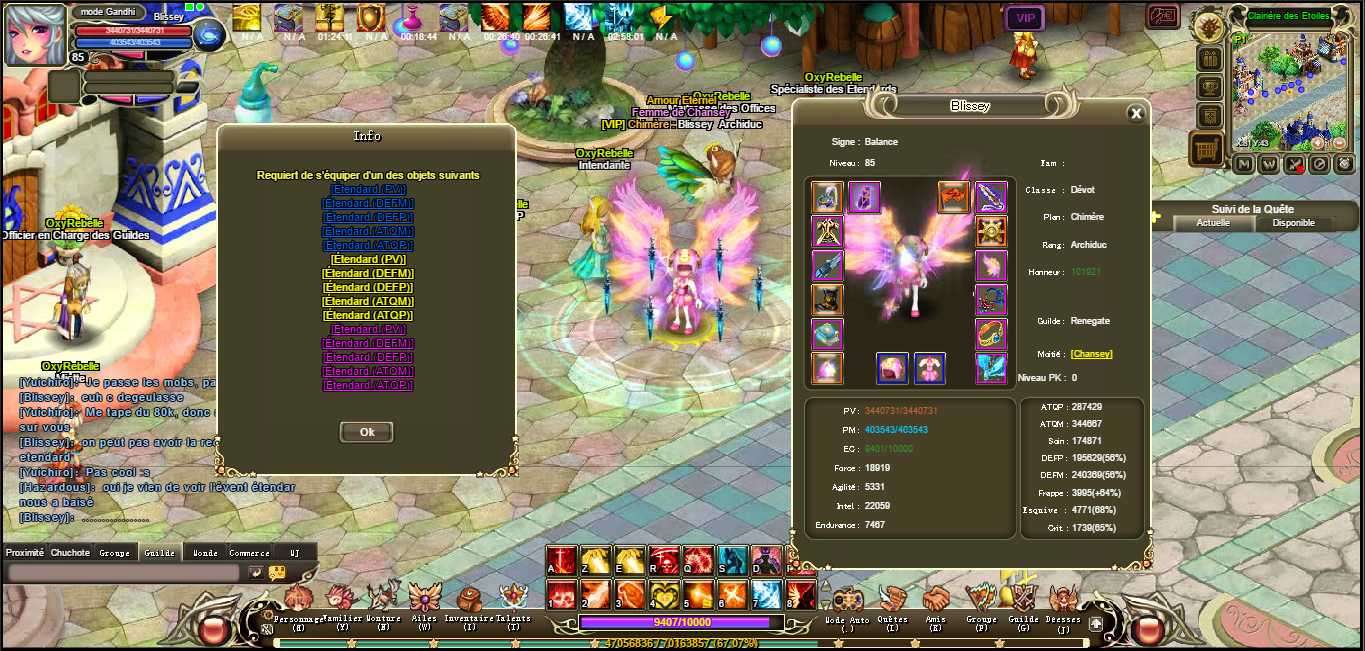
Task: Click the chat text input box
Action: pos(122,572)
